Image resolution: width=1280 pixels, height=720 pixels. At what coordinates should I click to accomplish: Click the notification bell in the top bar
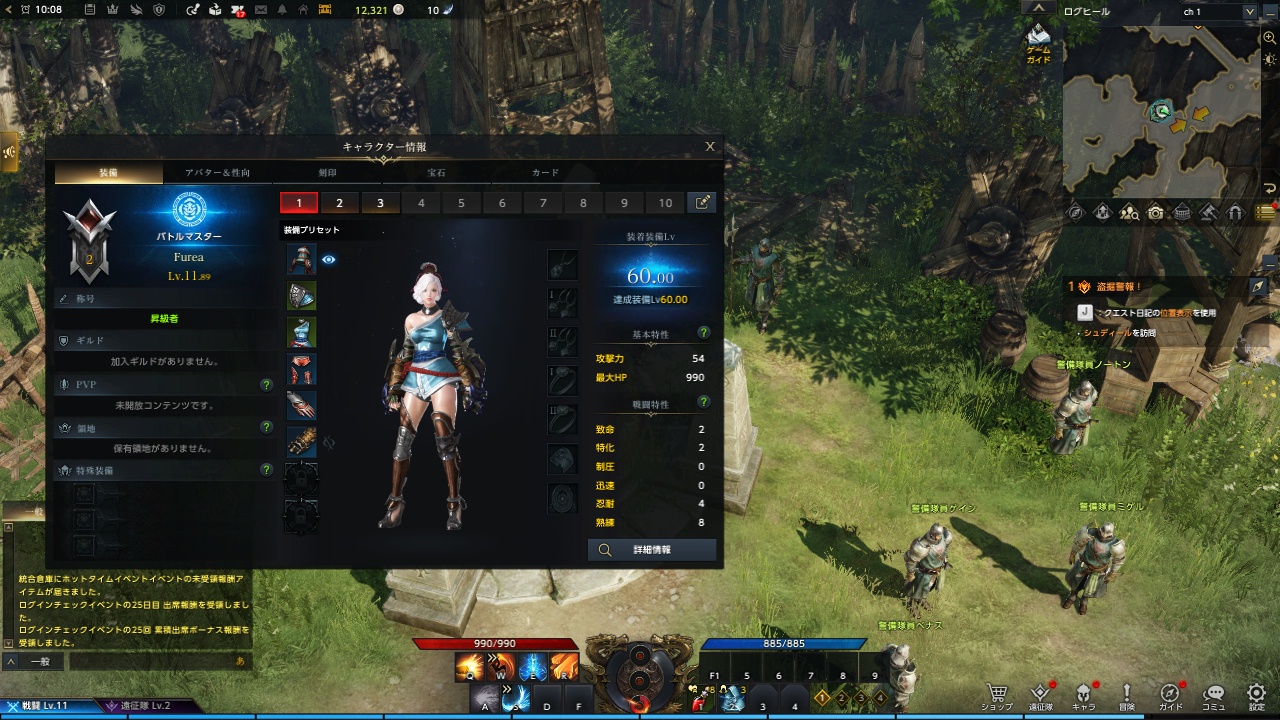(x=282, y=10)
